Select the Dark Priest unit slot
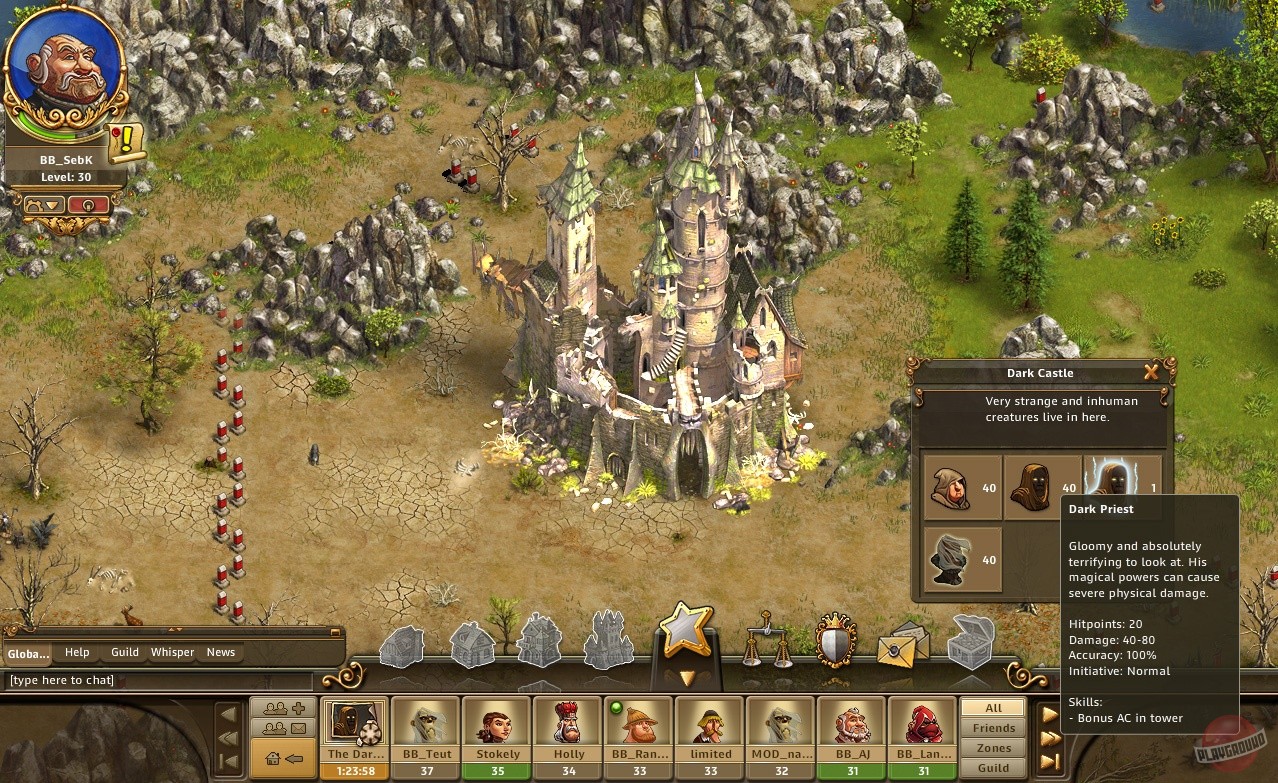This screenshot has height=783, width=1278. [x=1122, y=487]
